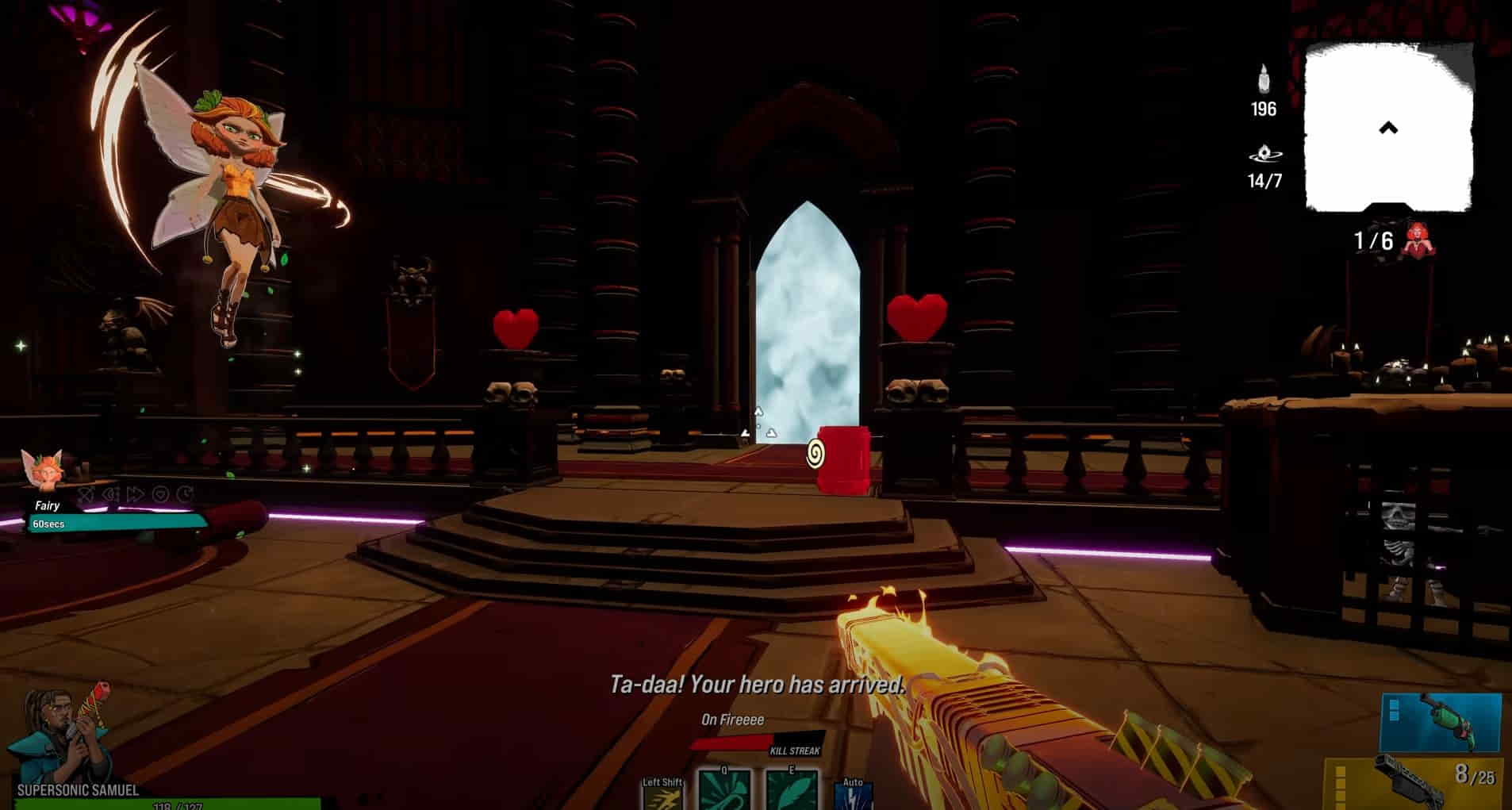Viewport: 1512px width, 810px height.
Task: Switch to the green weapon in the blue slot
Action: [1441, 722]
